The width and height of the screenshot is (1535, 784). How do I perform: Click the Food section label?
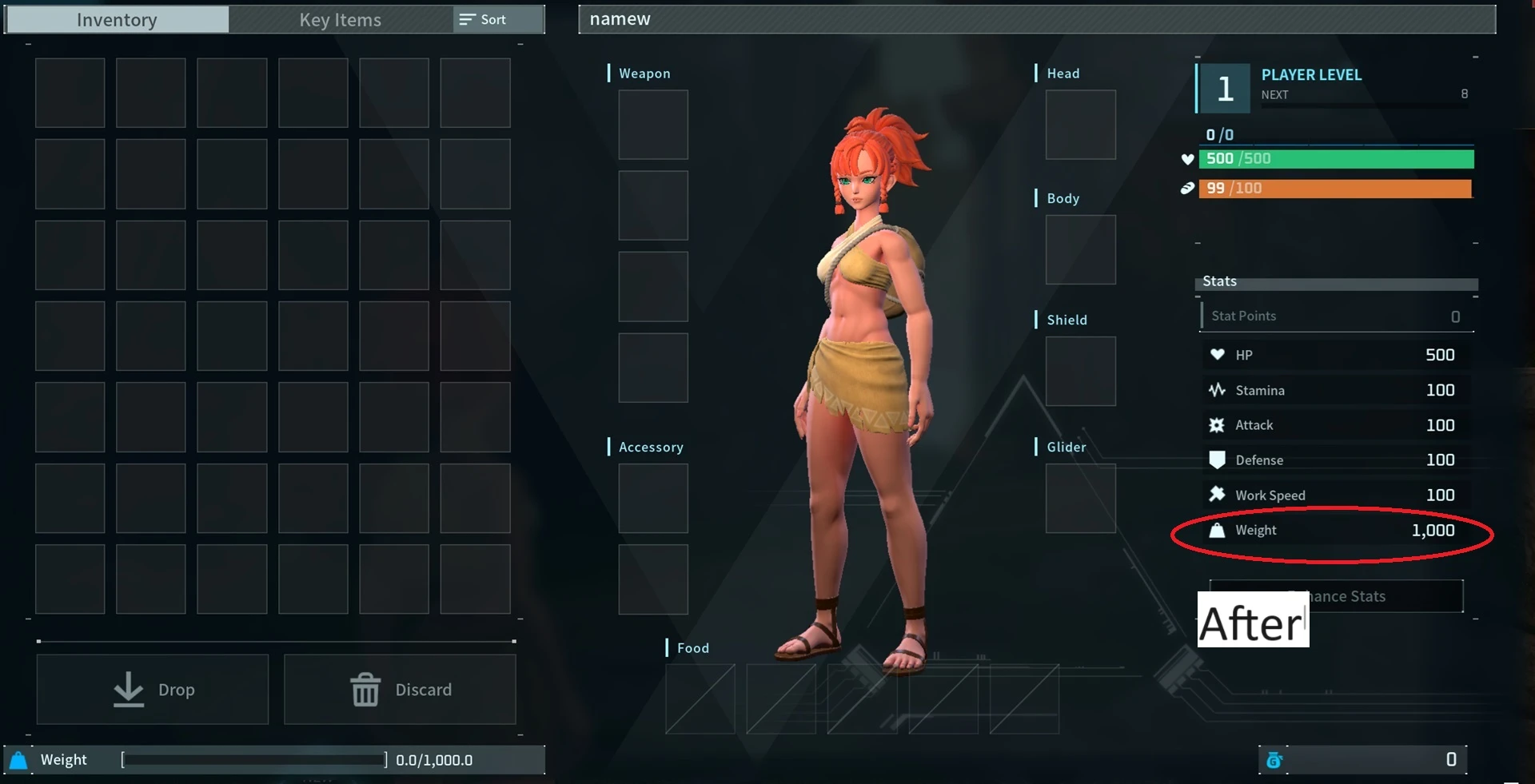coord(692,648)
